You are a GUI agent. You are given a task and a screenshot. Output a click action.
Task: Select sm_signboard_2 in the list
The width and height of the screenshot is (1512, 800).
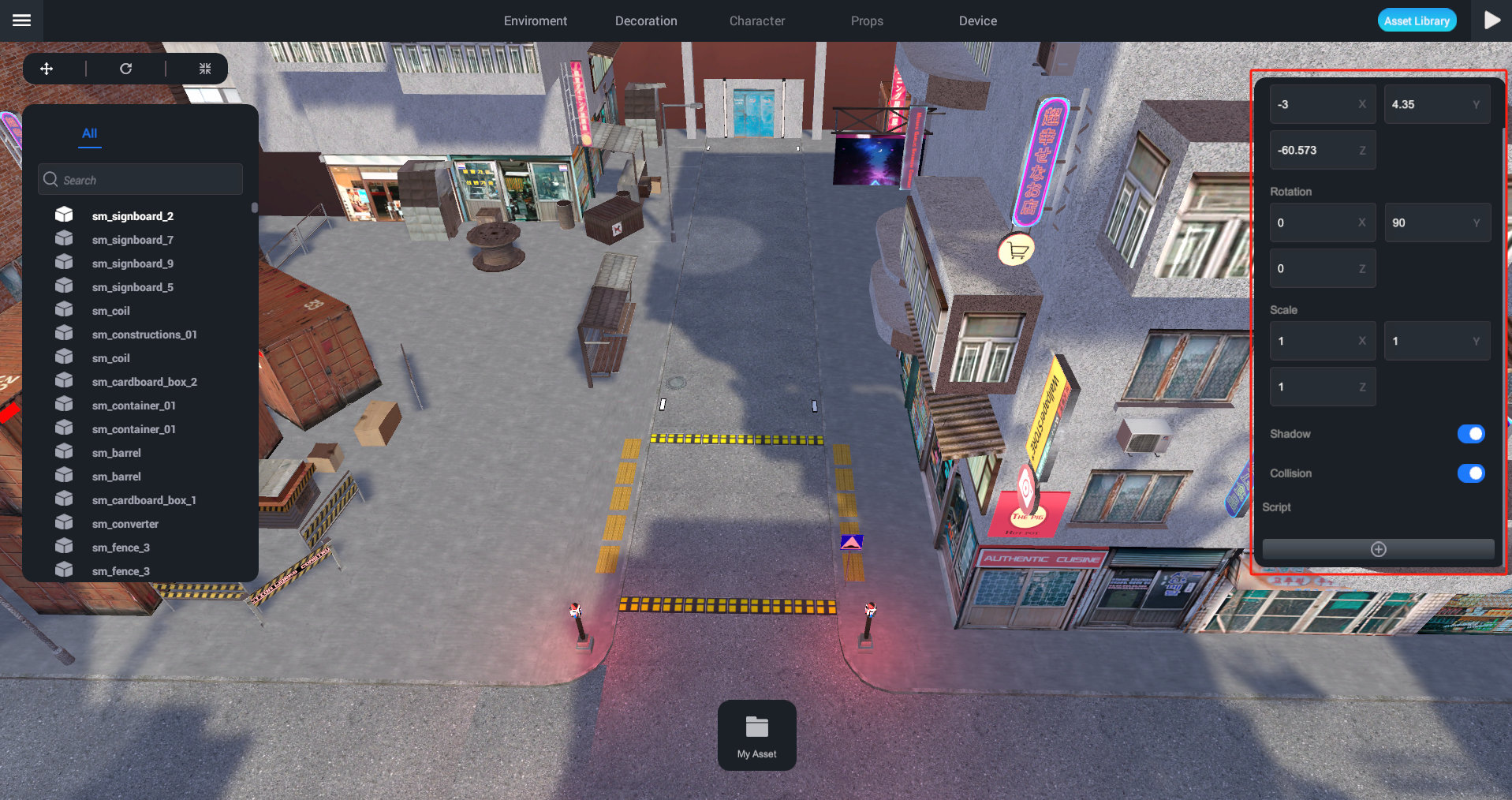click(x=133, y=216)
